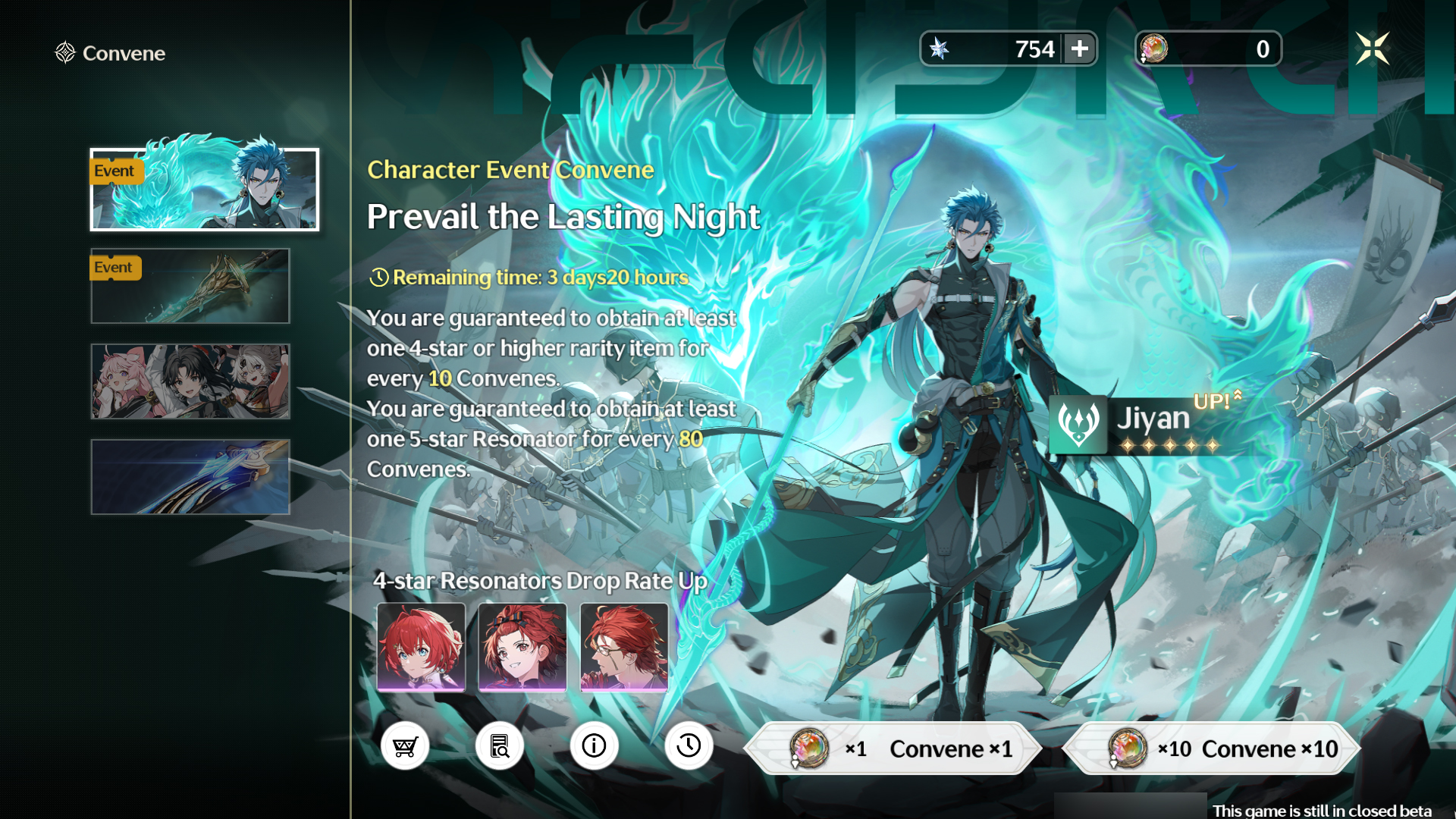Viewport: 1456px width, 819px height.
Task: View convene history with the clock icon
Action: pos(689,745)
